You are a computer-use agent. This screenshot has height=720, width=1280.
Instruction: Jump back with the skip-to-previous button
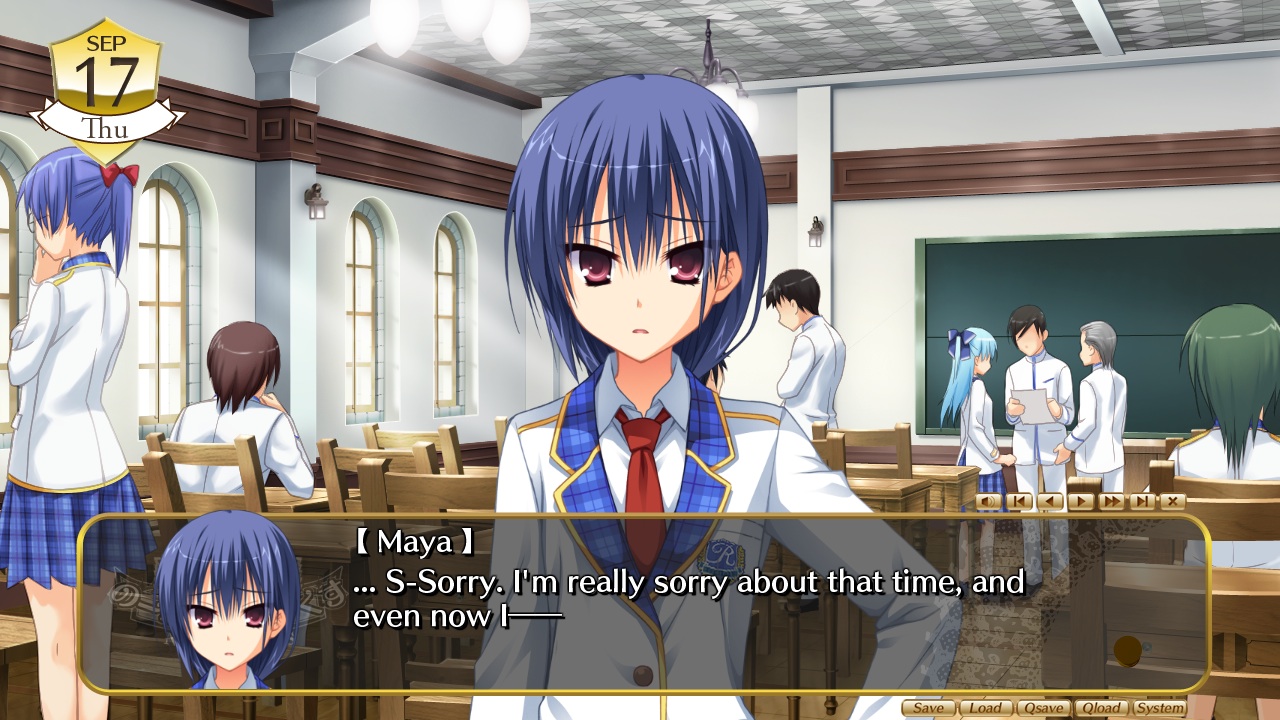click(x=1018, y=501)
